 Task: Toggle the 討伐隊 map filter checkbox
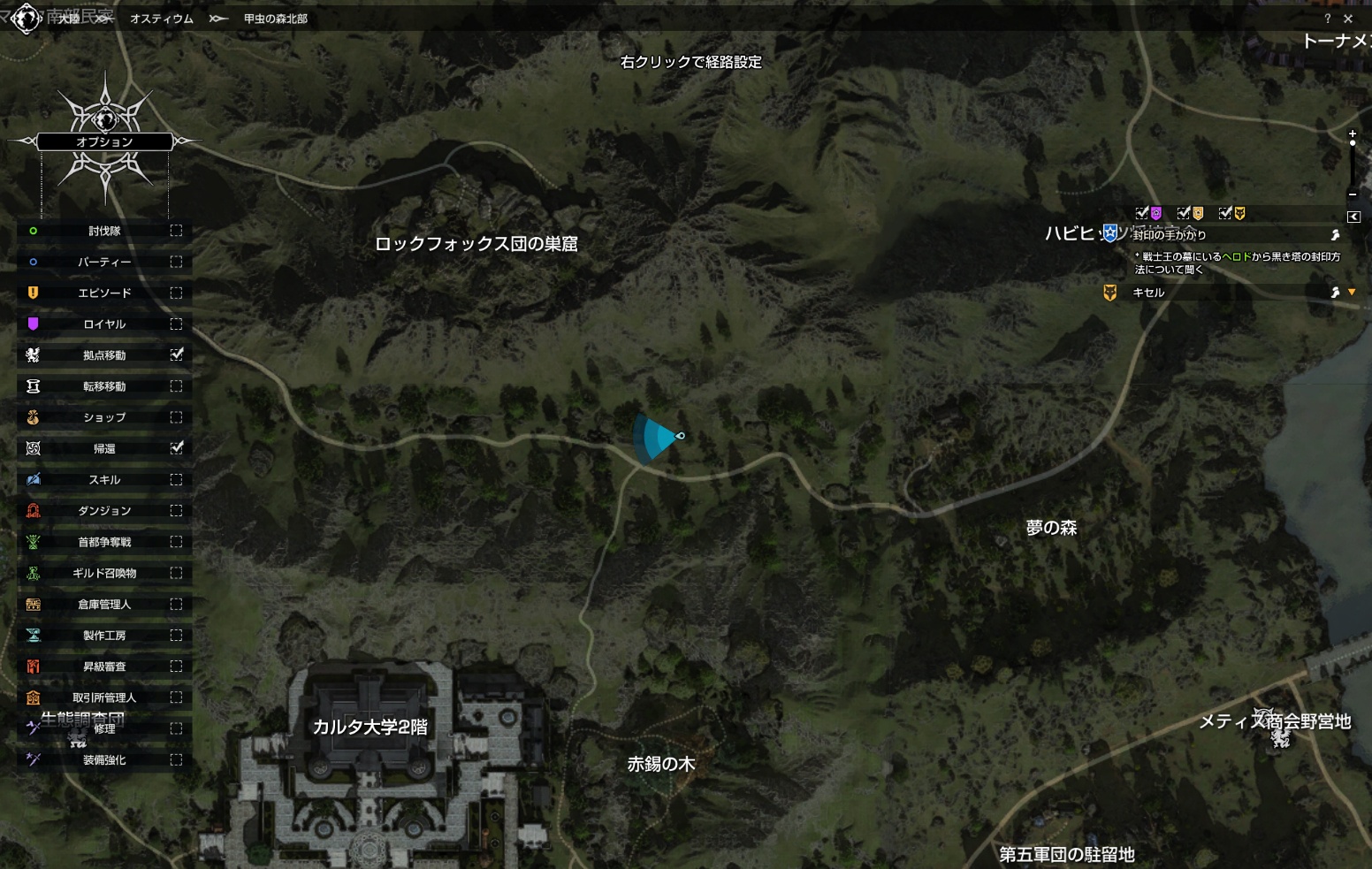click(176, 231)
